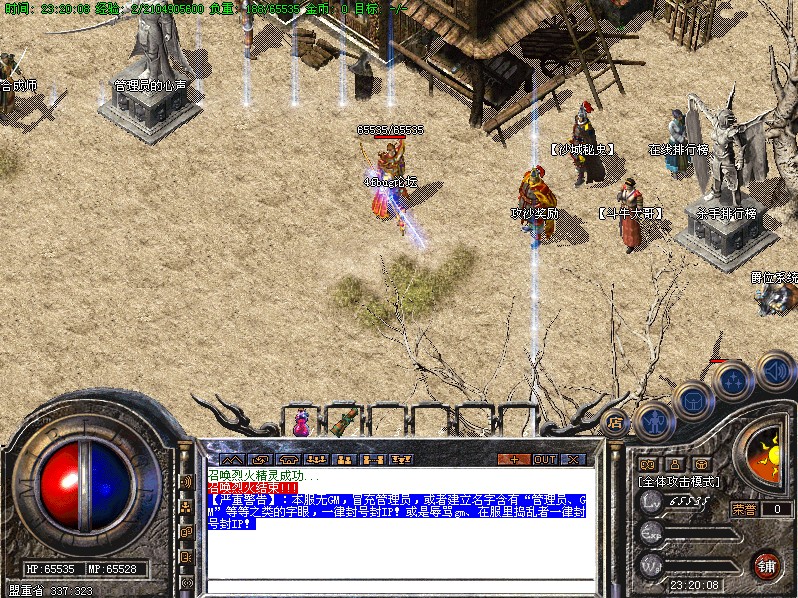
Task: Open the skills panel with the sparkle icon
Action: click(734, 380)
